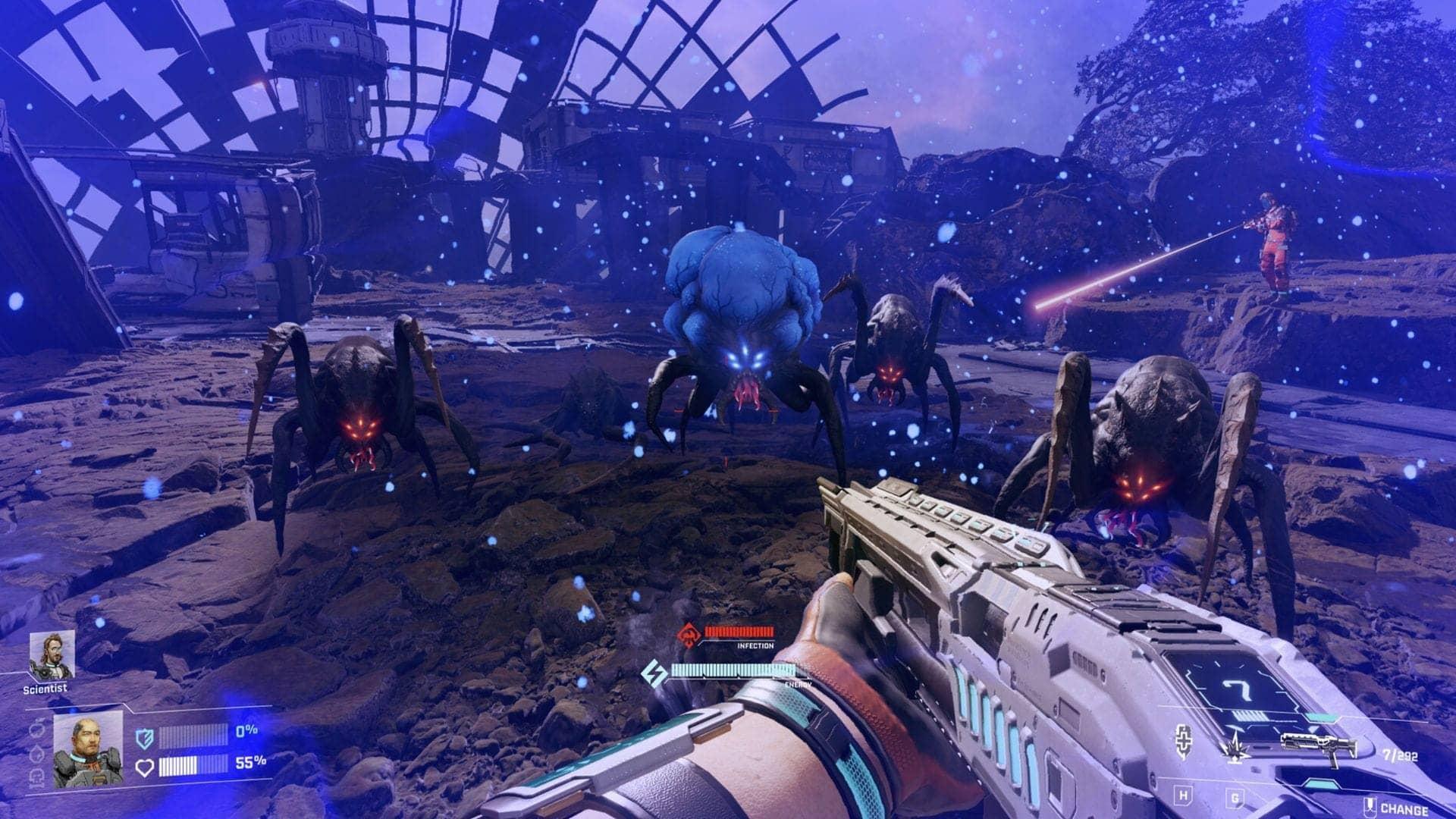
Task: Click the G keybind indicator
Action: click(x=1236, y=796)
